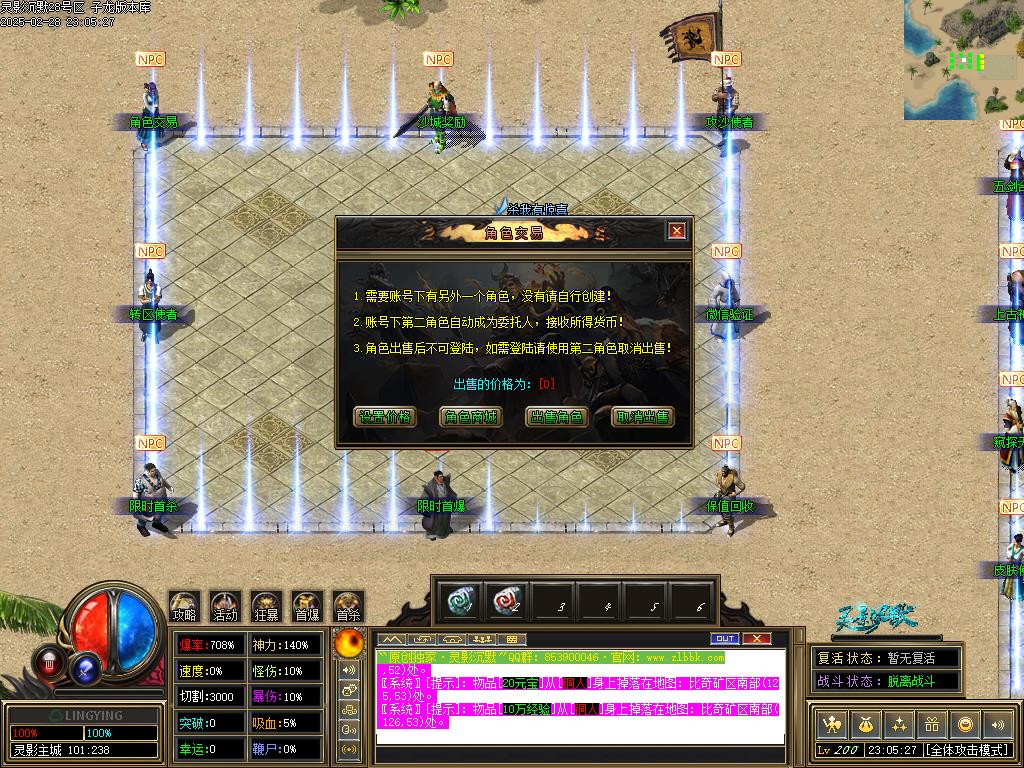Close the 角色交易 dialog
This screenshot has height=768, width=1024.
pos(677,231)
